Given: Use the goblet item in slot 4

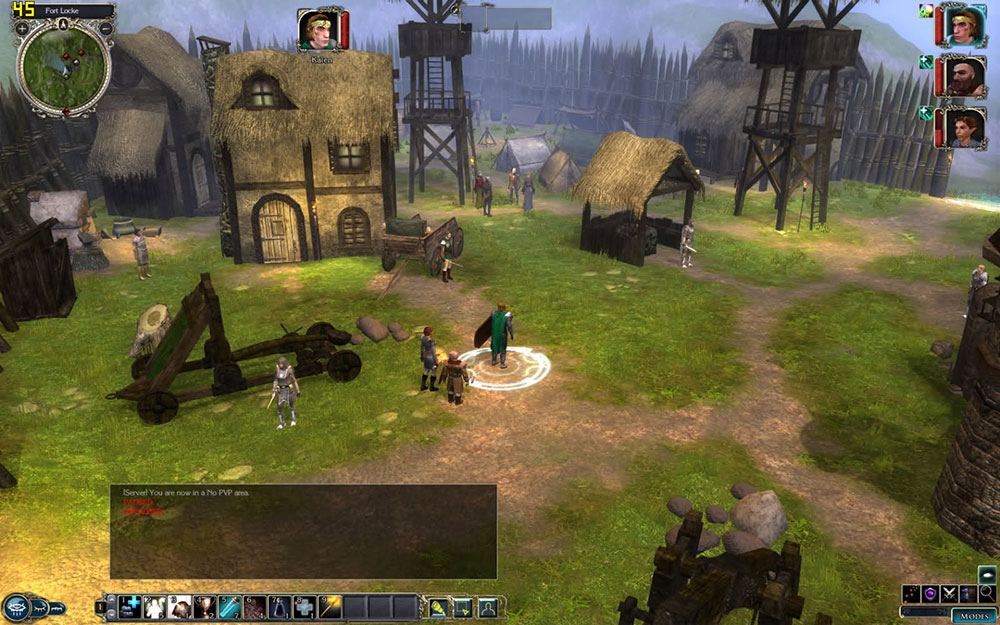Looking at the screenshot, I should [206, 607].
